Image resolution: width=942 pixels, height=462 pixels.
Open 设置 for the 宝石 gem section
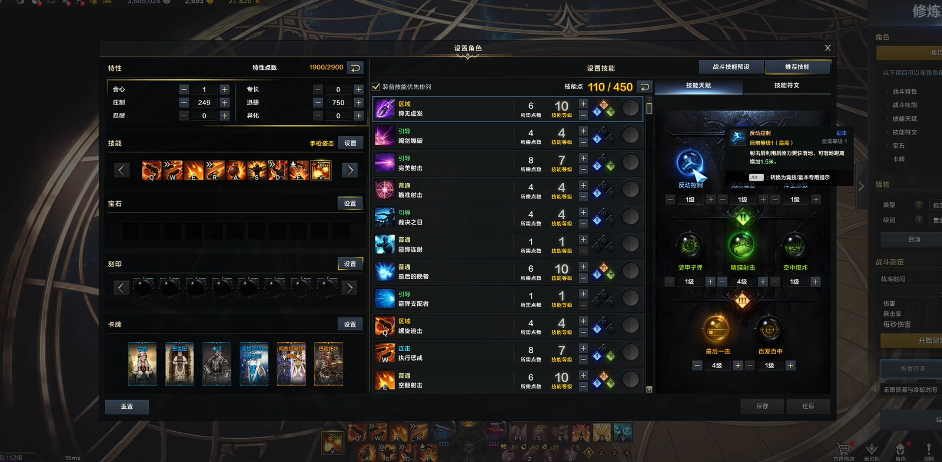[x=349, y=203]
